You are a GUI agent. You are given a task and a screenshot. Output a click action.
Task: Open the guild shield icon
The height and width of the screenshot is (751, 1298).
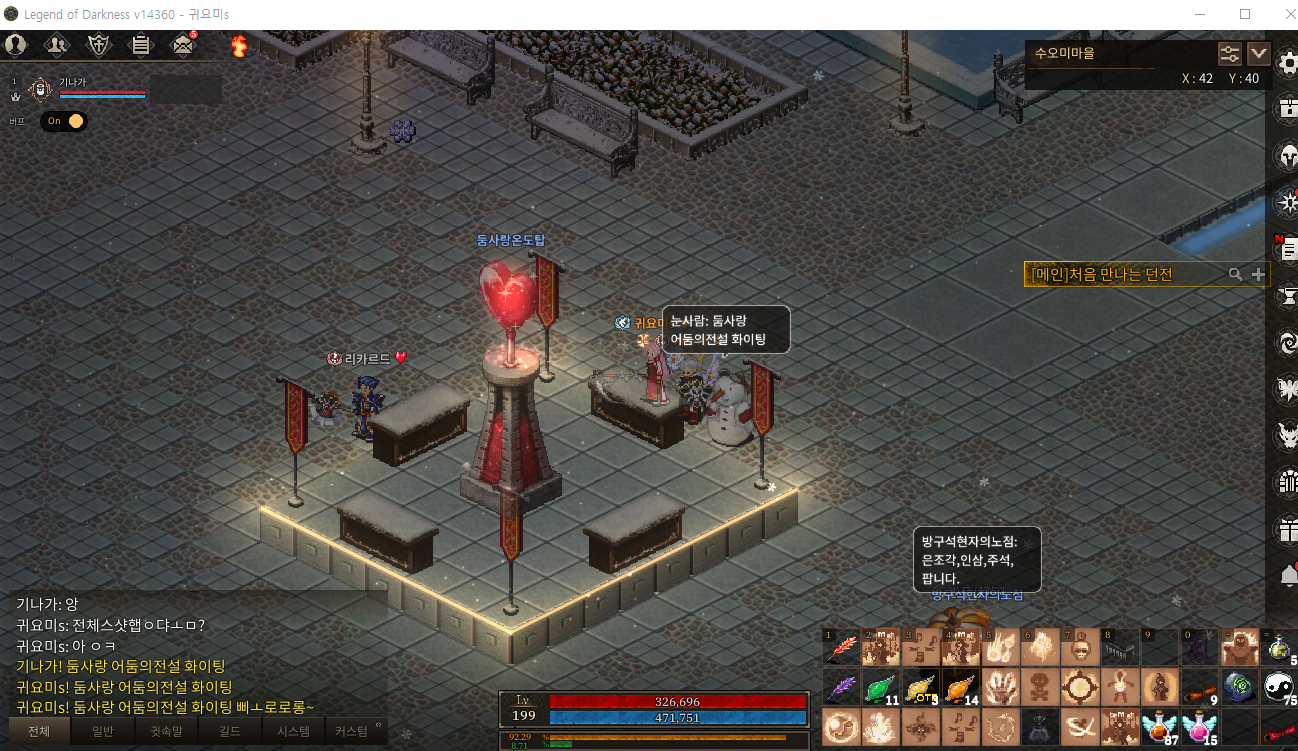[99, 44]
